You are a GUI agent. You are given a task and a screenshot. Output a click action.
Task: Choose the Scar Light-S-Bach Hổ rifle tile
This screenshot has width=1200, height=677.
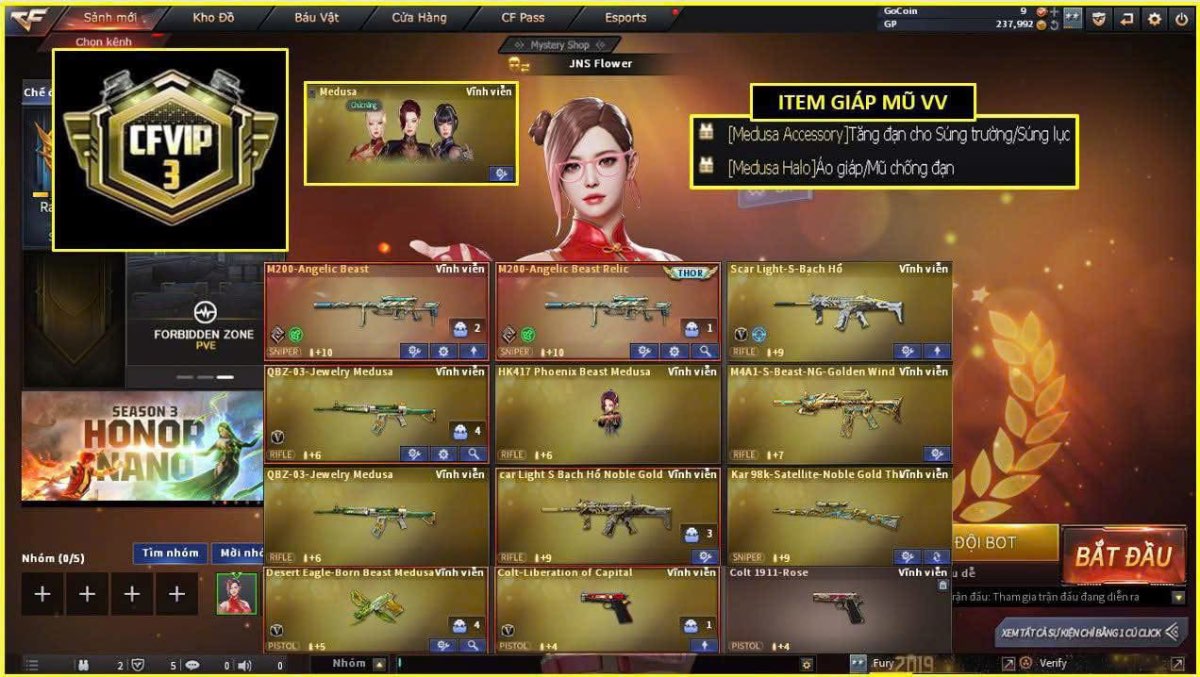pos(839,311)
